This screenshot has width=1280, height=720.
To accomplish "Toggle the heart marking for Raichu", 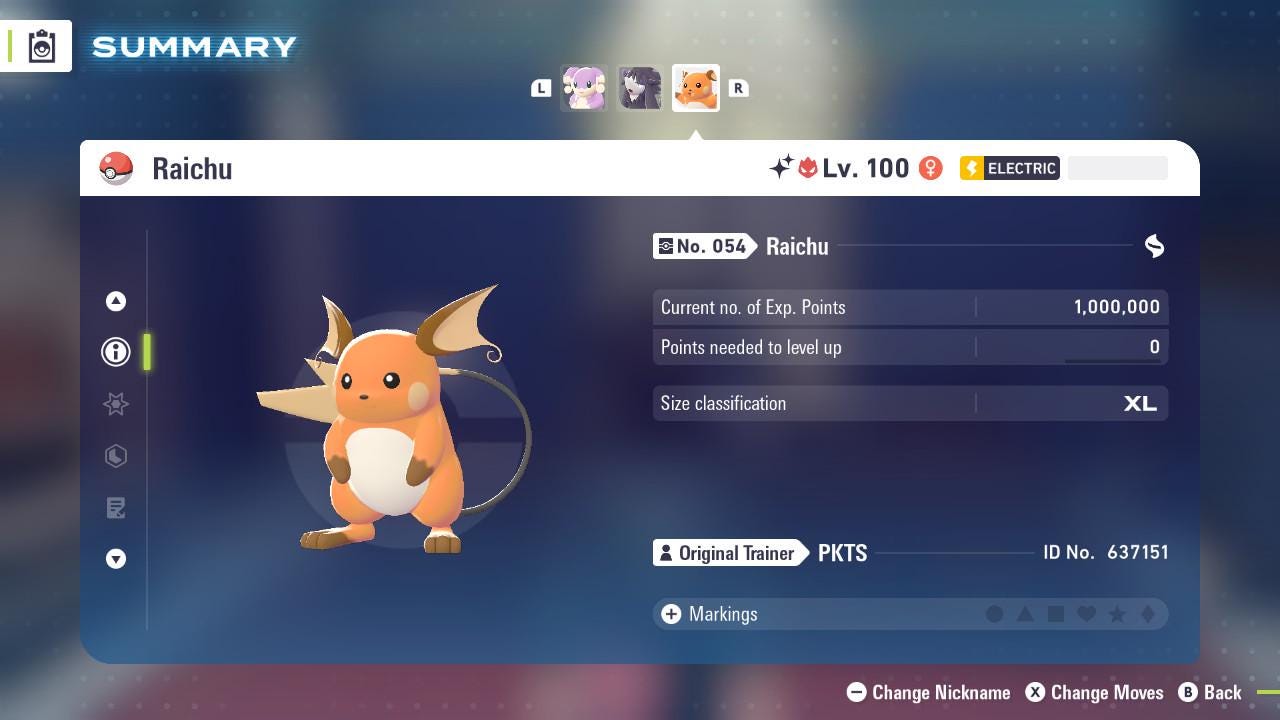I will [x=1086, y=614].
